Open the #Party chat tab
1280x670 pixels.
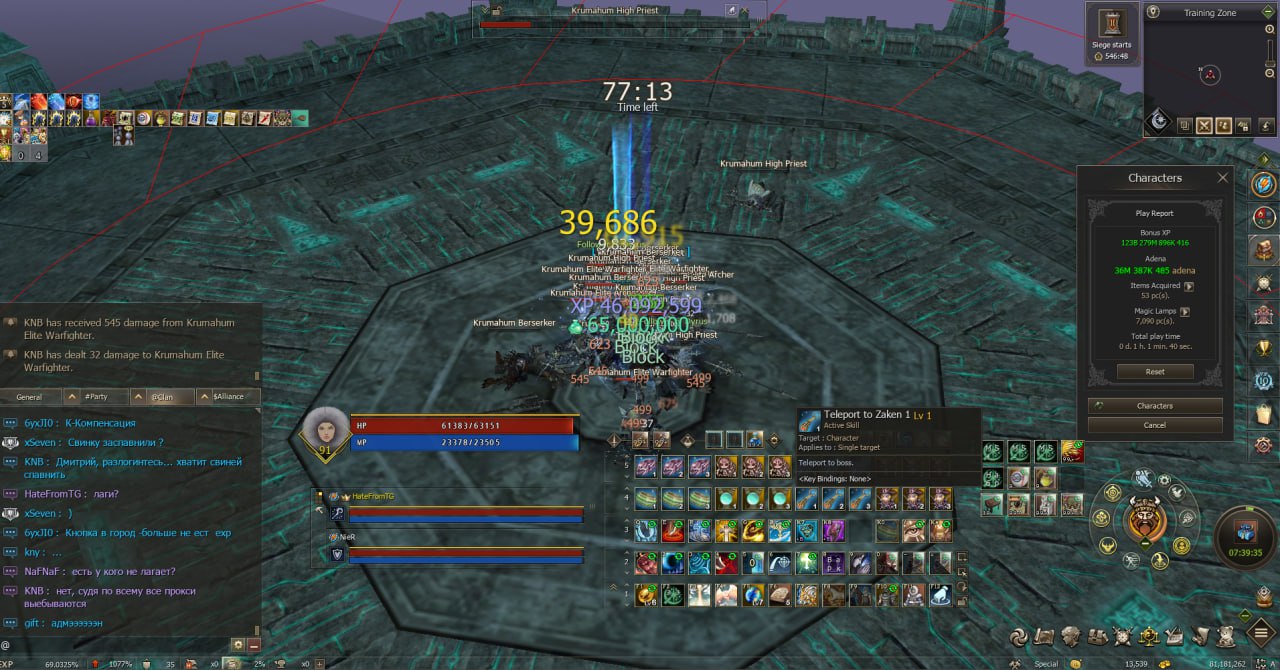click(96, 397)
